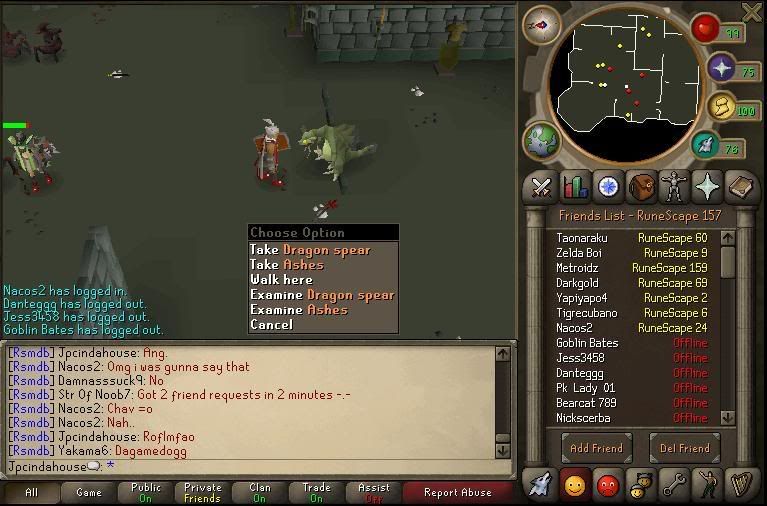The image size is (767, 506).
Task: Select Take Ashes from context menu
Action: click(287, 265)
